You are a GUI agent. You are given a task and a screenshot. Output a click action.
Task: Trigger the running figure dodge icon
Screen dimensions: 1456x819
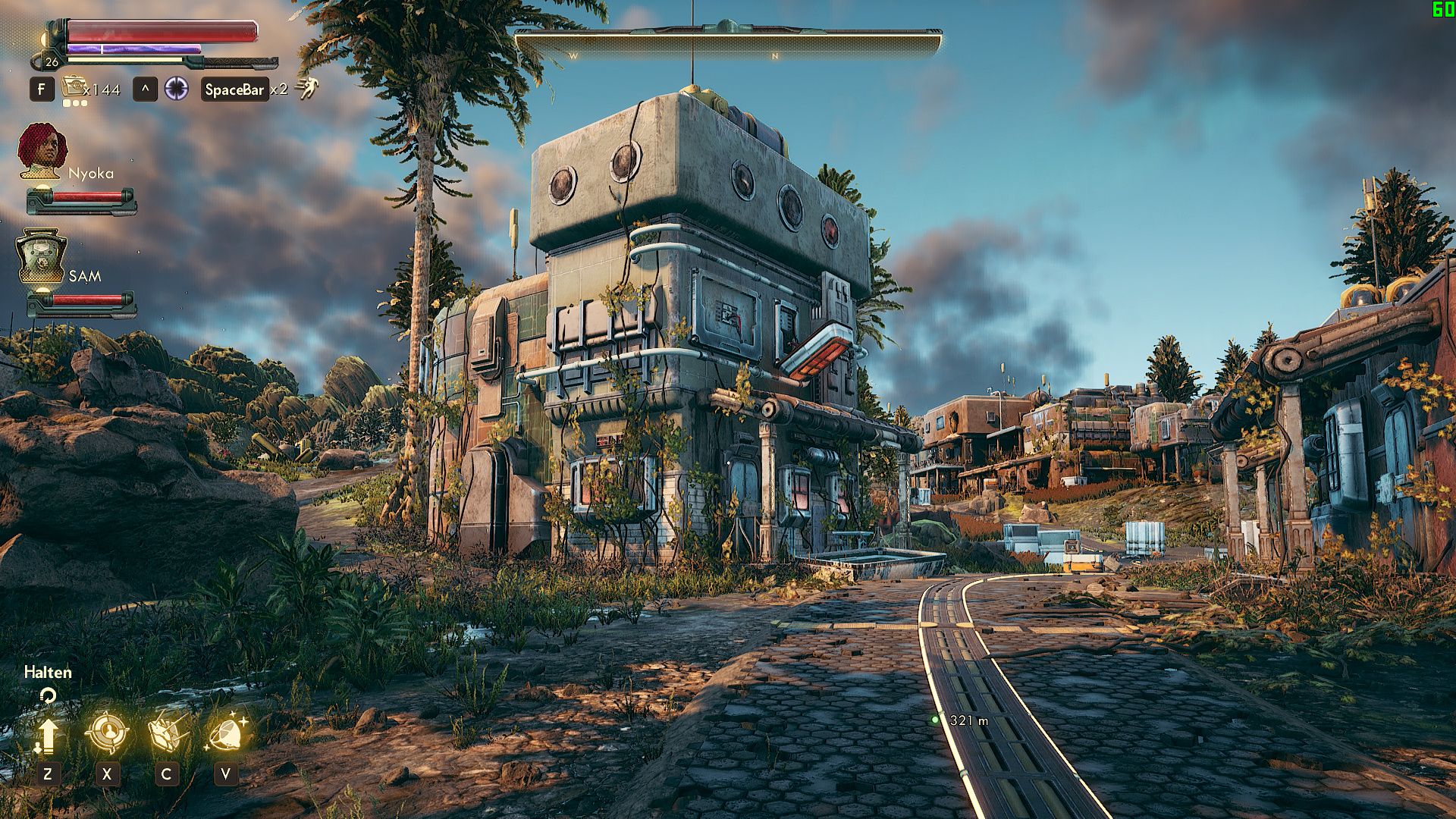307,89
